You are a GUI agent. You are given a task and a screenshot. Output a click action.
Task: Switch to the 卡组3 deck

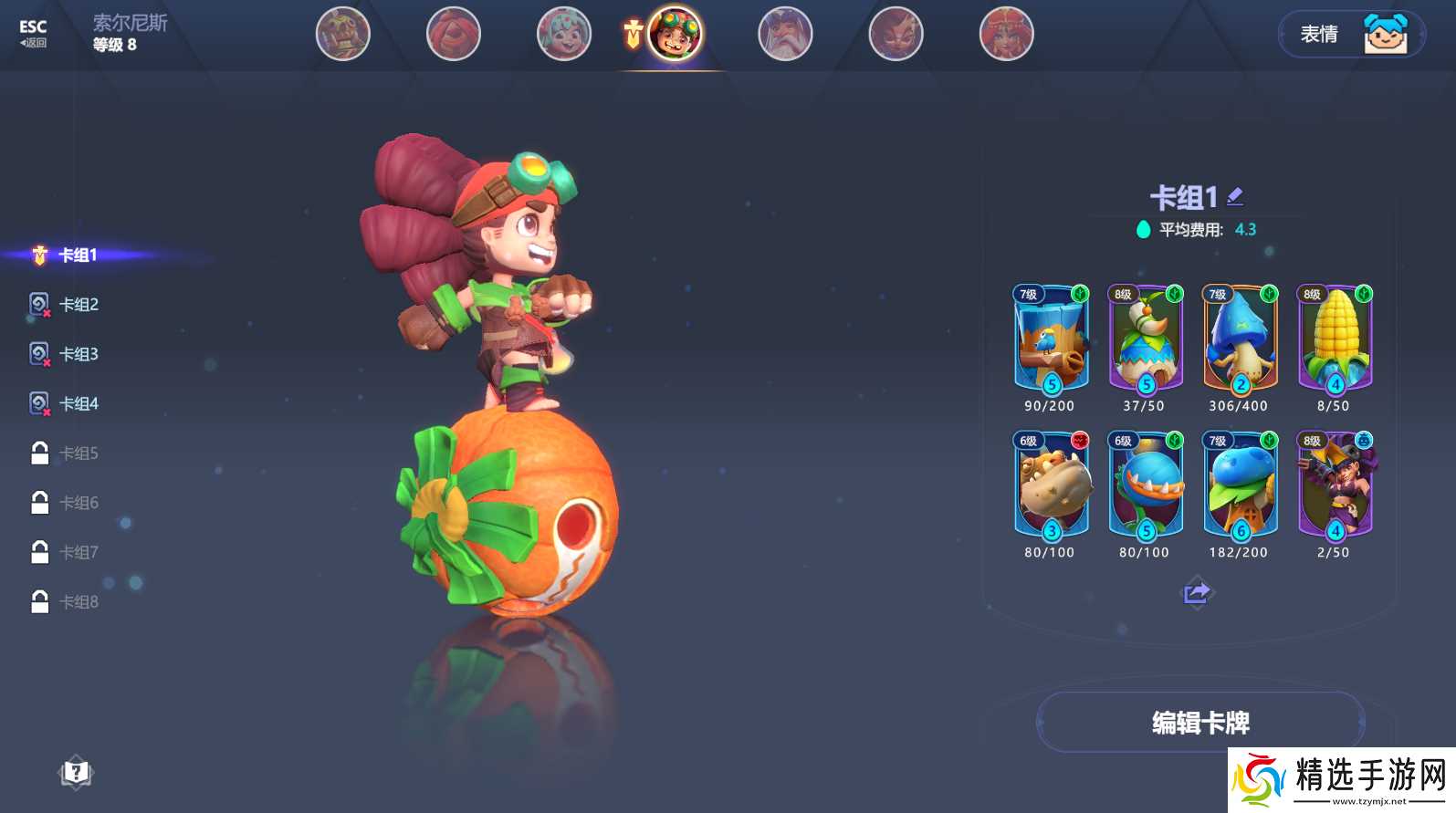point(79,354)
